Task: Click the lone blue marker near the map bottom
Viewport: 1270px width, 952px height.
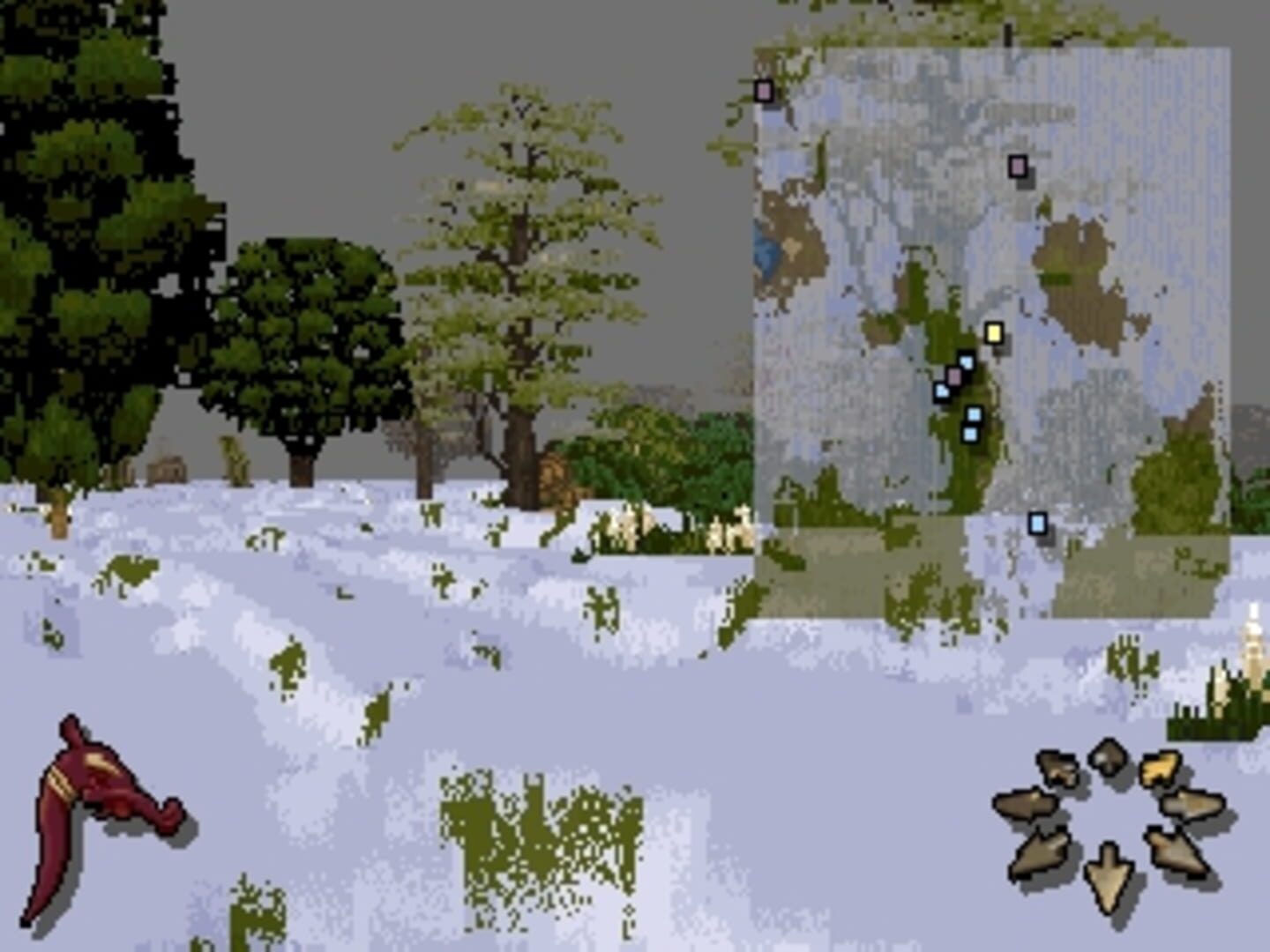Action: click(1038, 523)
